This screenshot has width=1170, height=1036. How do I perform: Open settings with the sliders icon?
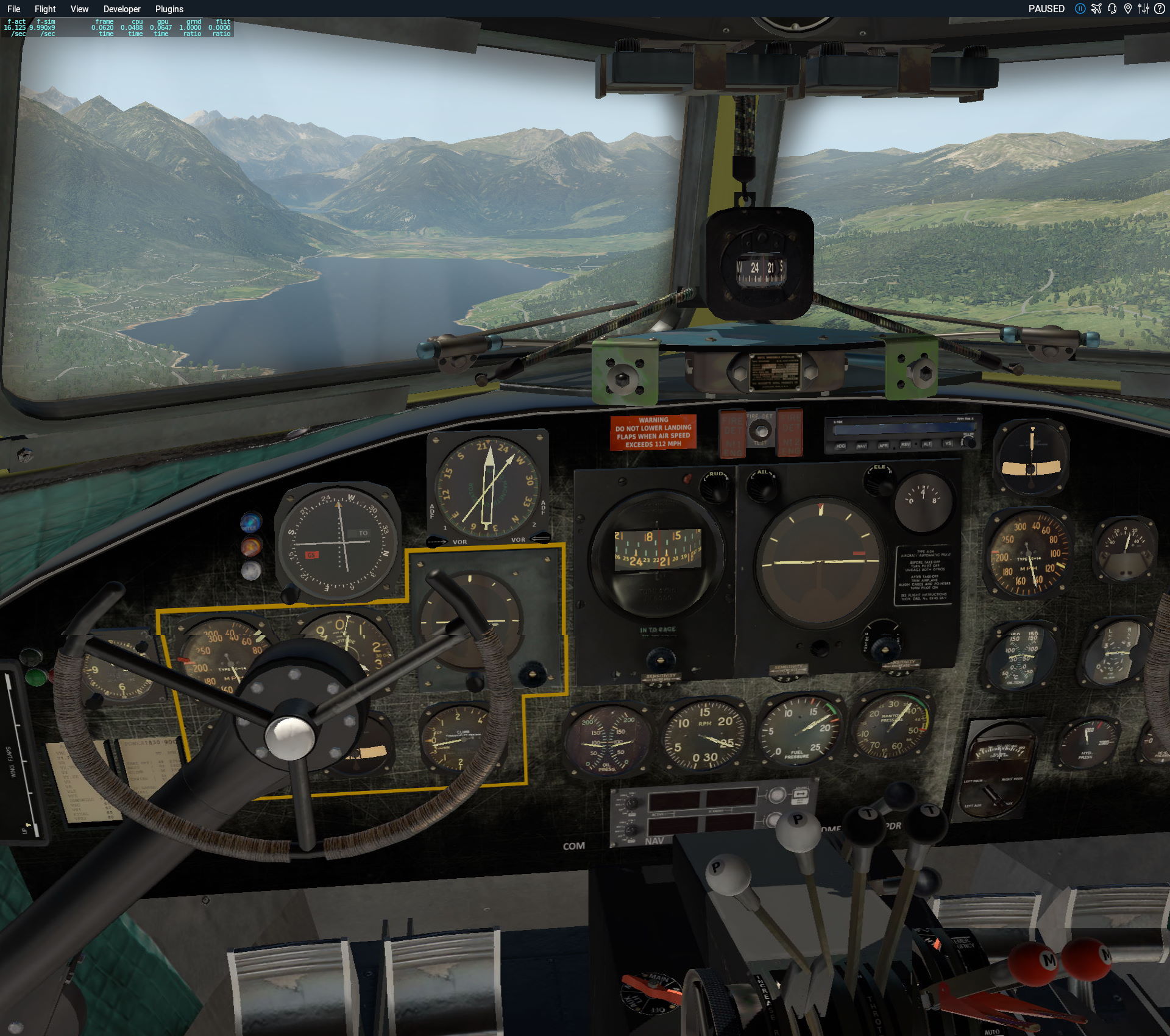1144,9
